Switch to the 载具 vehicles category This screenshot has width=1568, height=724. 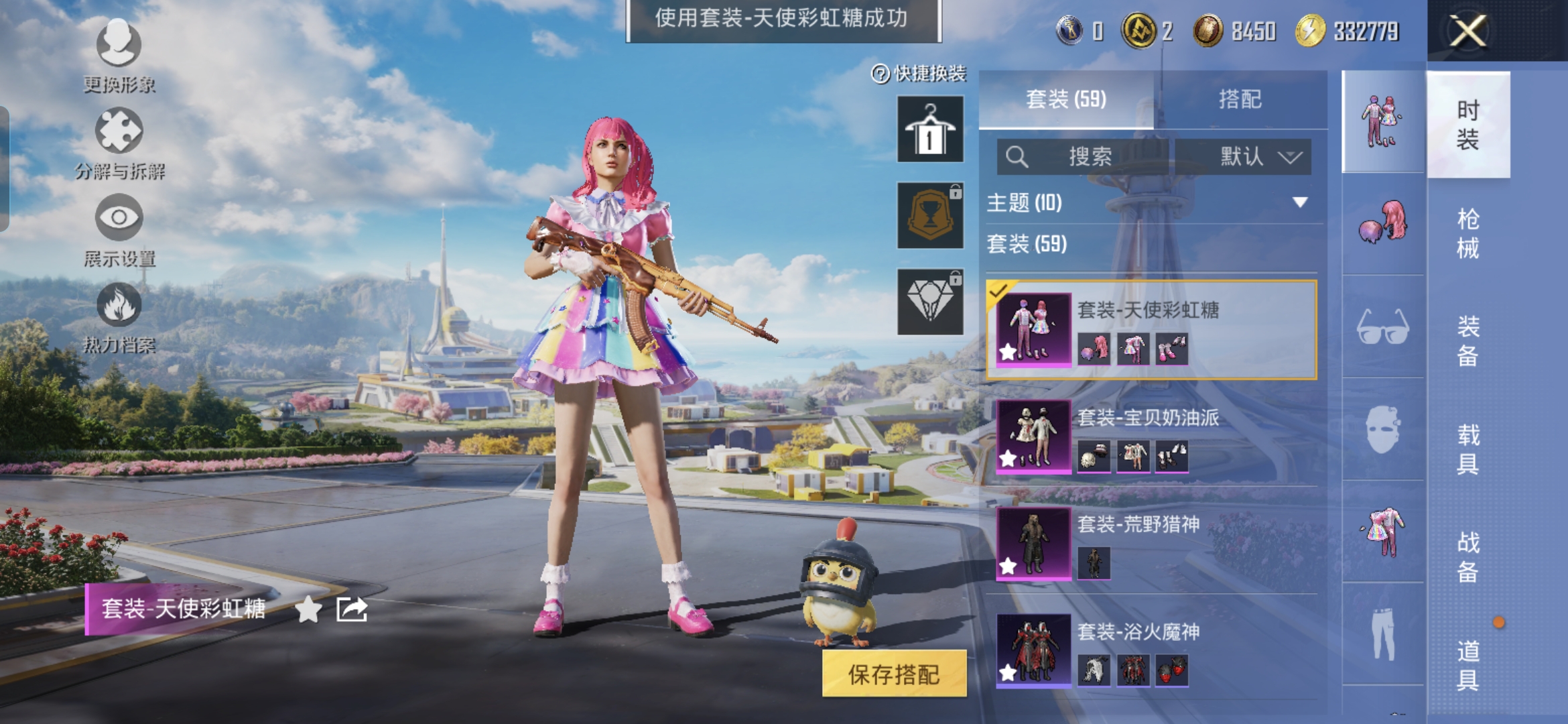coord(1467,449)
